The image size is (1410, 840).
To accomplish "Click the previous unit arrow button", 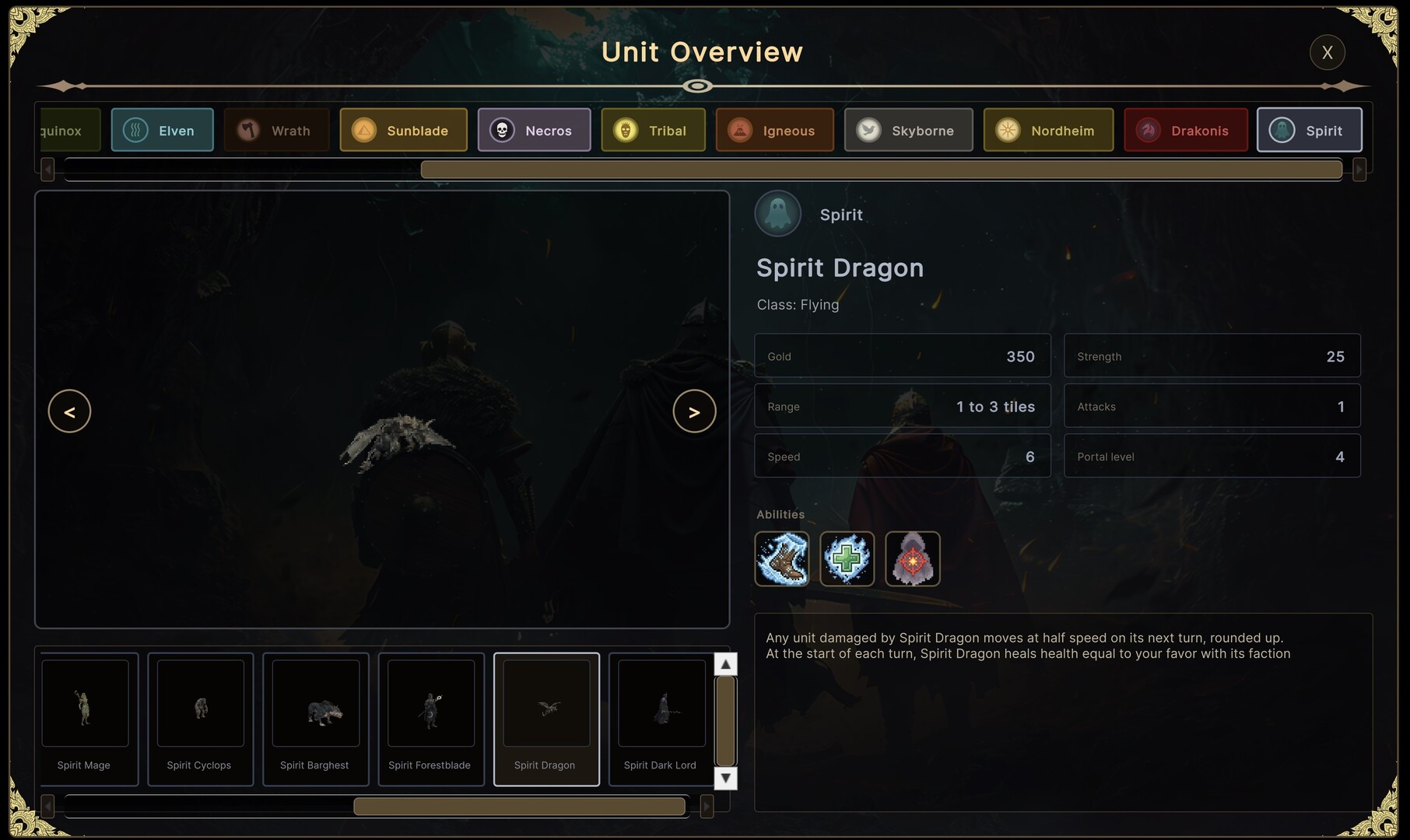I will (x=70, y=411).
